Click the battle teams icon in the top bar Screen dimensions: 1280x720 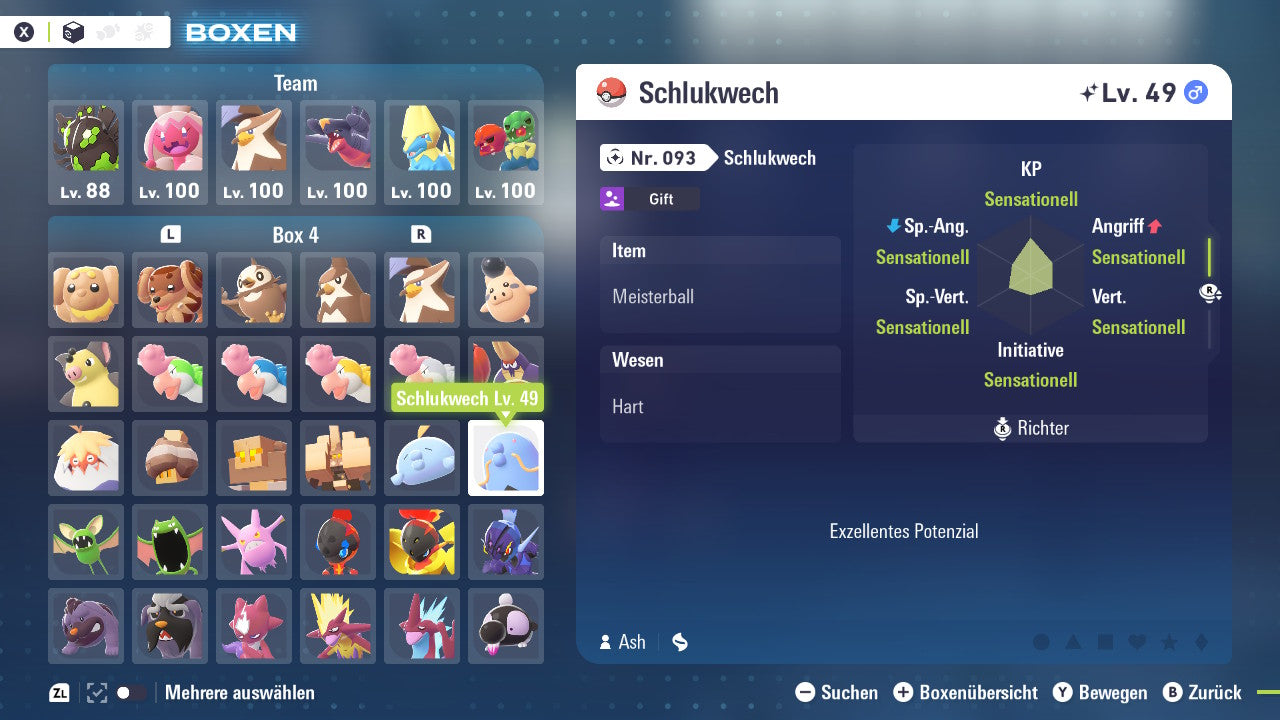tap(143, 32)
